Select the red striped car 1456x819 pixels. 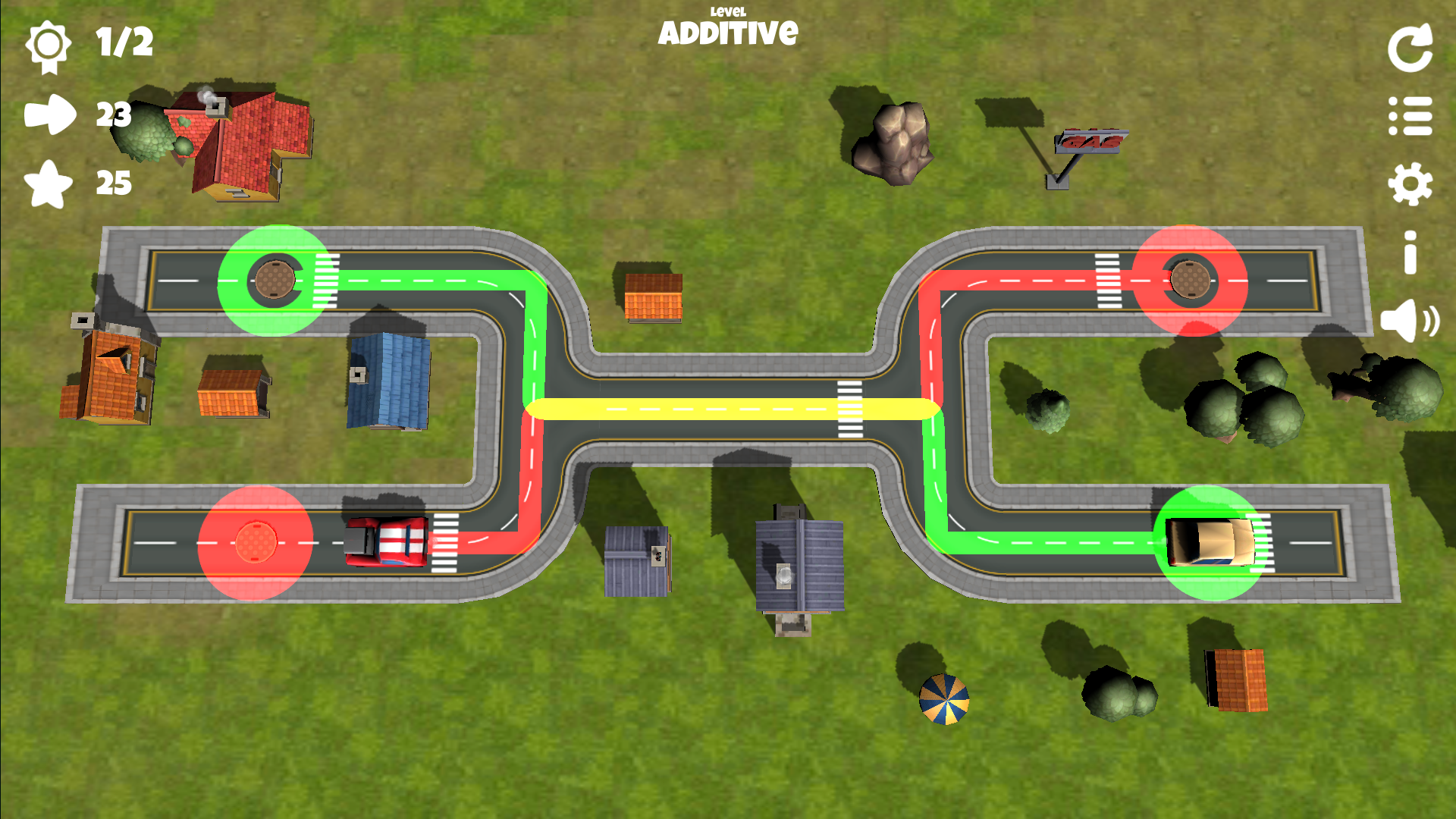point(387,541)
